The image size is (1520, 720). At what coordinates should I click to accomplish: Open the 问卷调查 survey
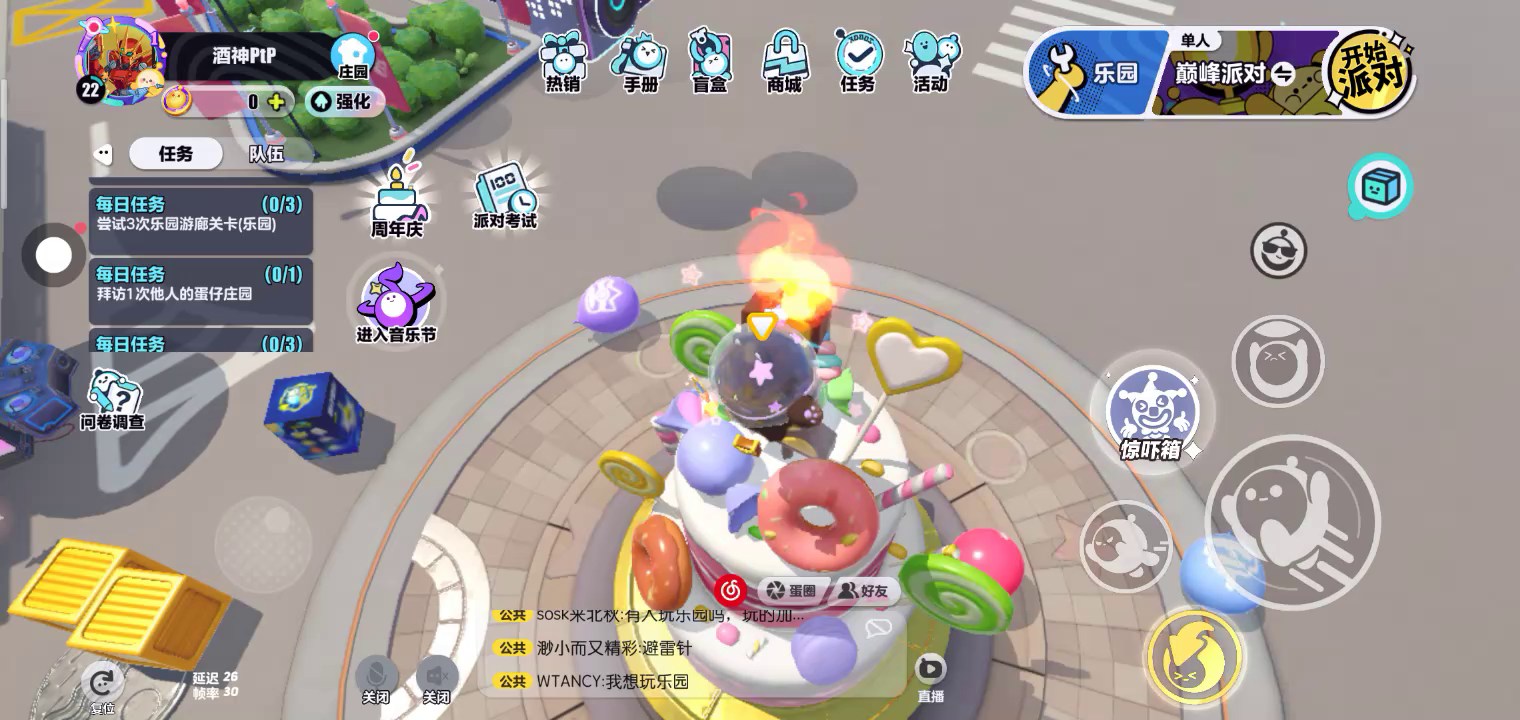point(112,399)
